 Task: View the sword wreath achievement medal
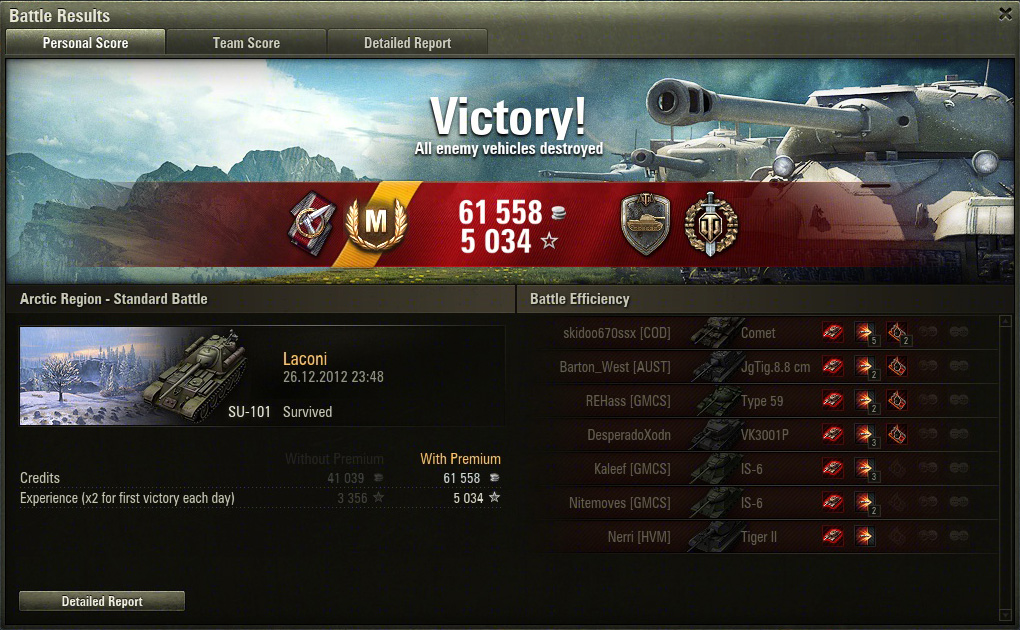coord(711,222)
